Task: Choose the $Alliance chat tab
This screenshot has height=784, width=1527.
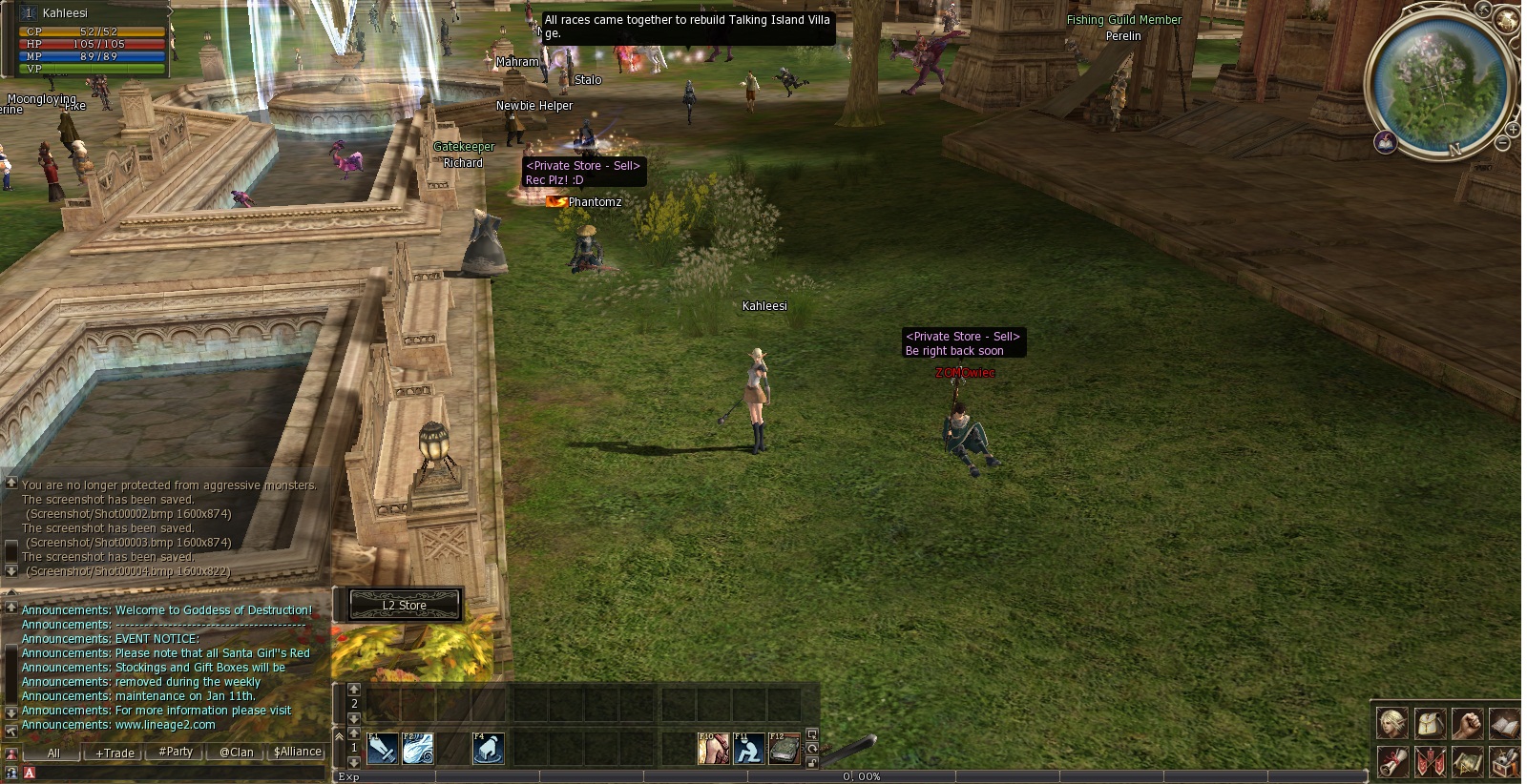Action: 298,752
